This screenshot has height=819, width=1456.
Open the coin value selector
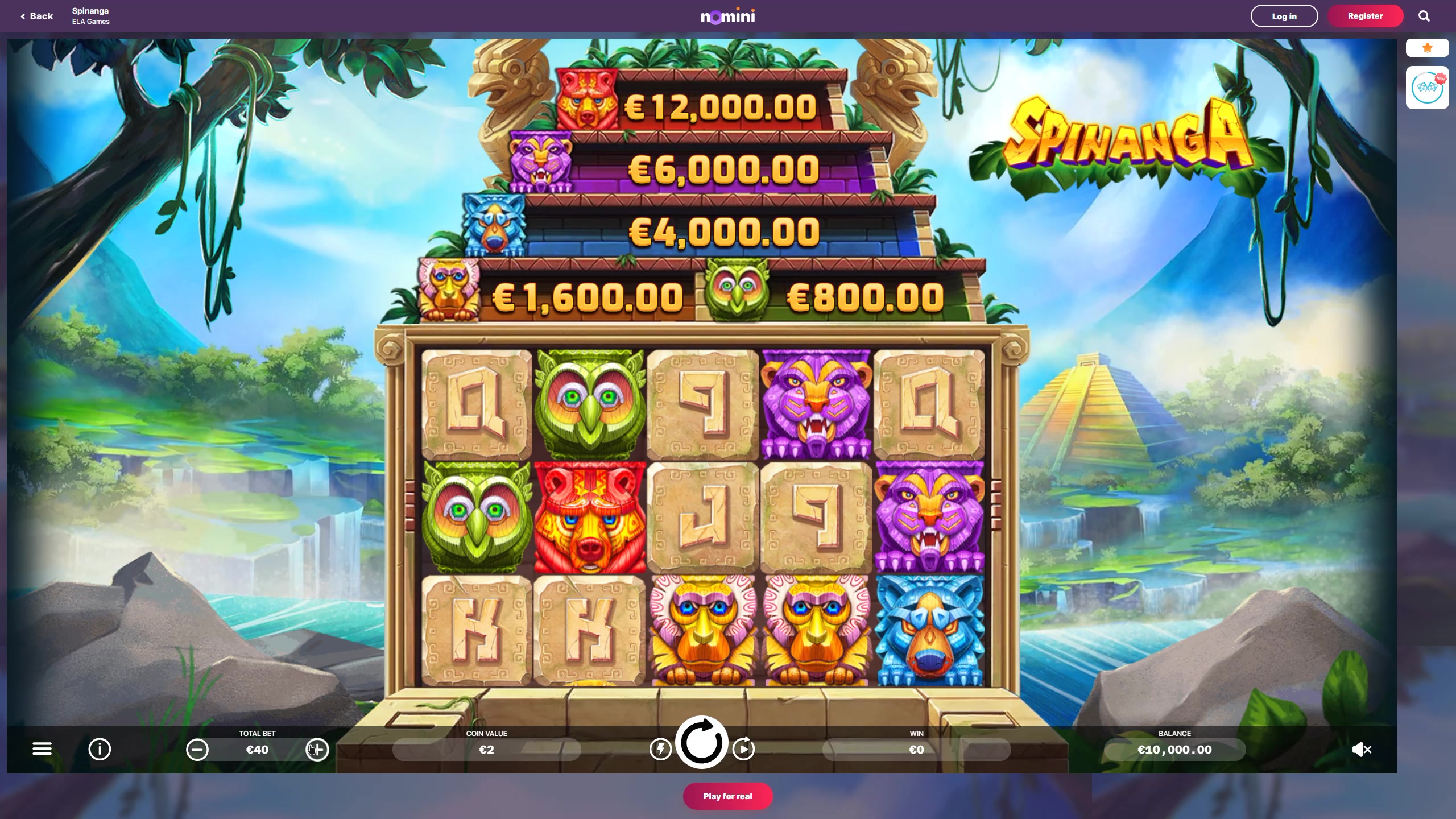pyautogui.click(x=486, y=750)
